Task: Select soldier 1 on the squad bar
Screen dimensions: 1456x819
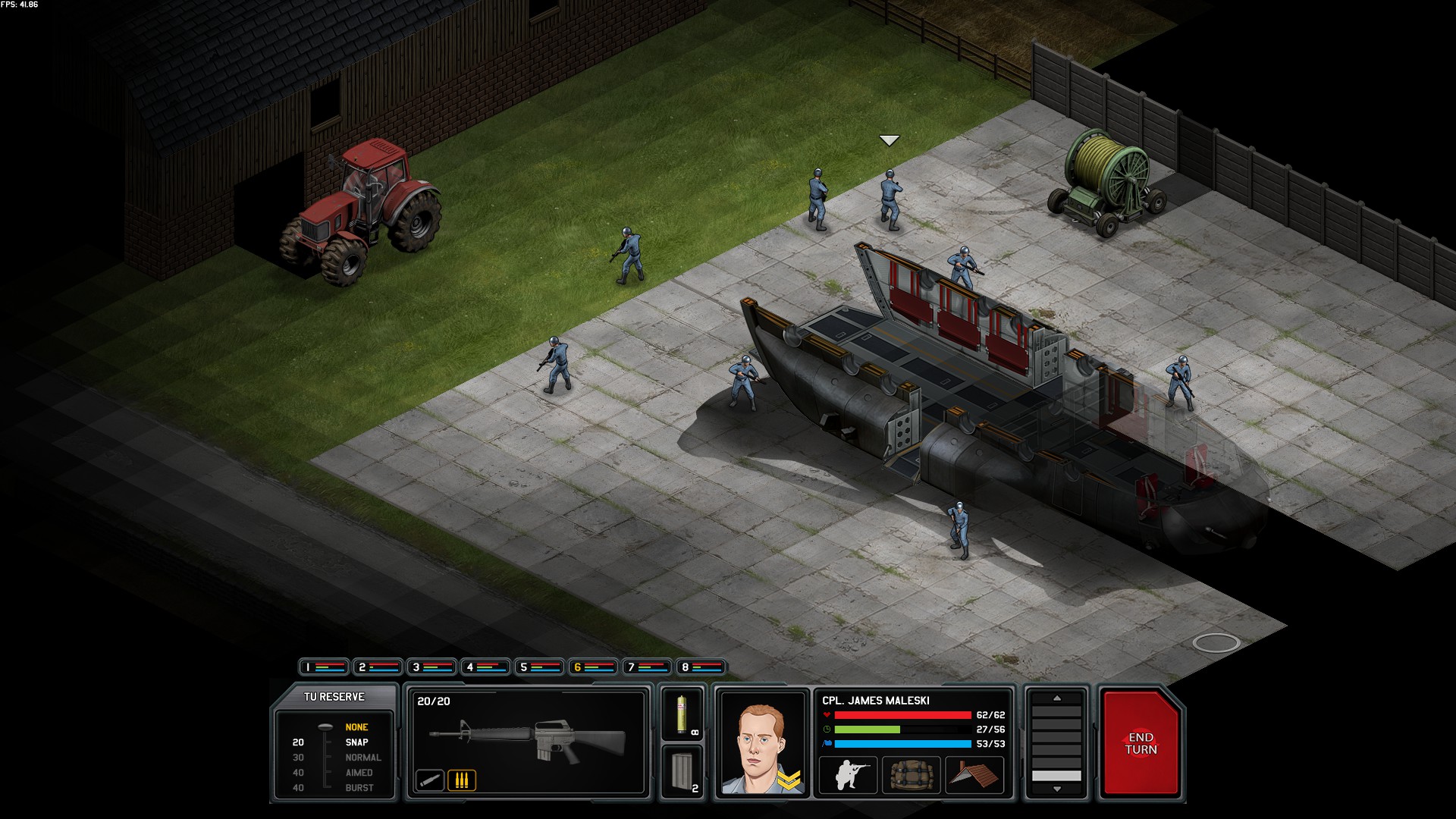Action: (324, 667)
